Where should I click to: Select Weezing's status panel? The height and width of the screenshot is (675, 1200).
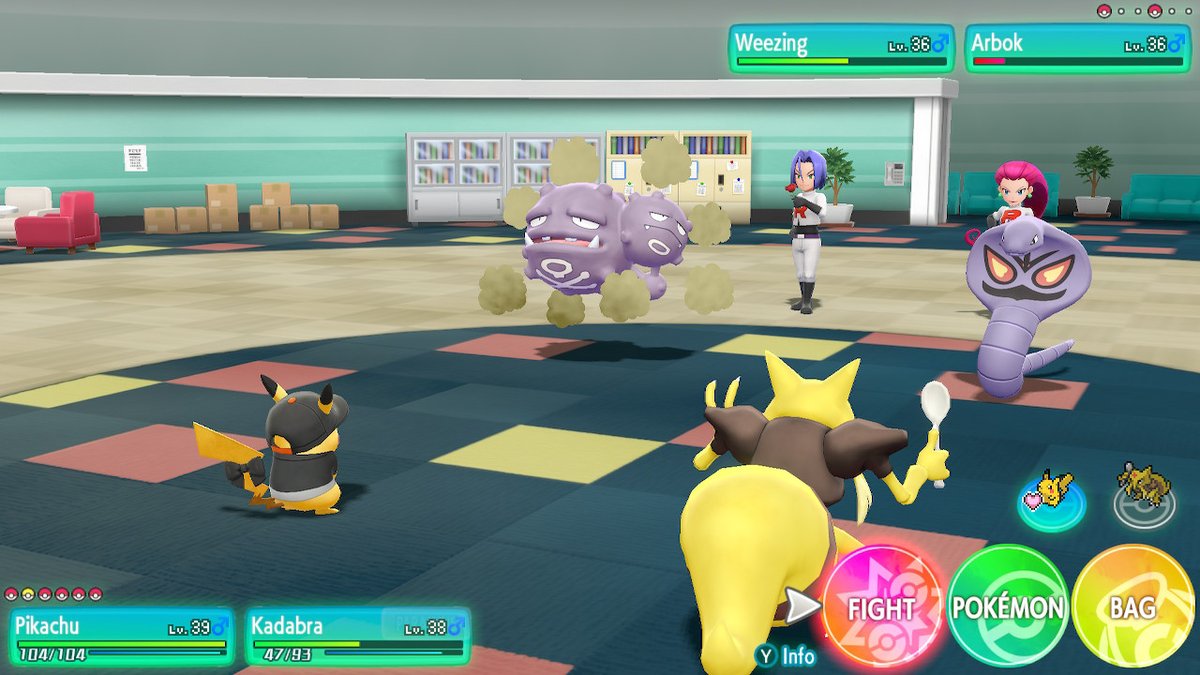[x=840, y=48]
